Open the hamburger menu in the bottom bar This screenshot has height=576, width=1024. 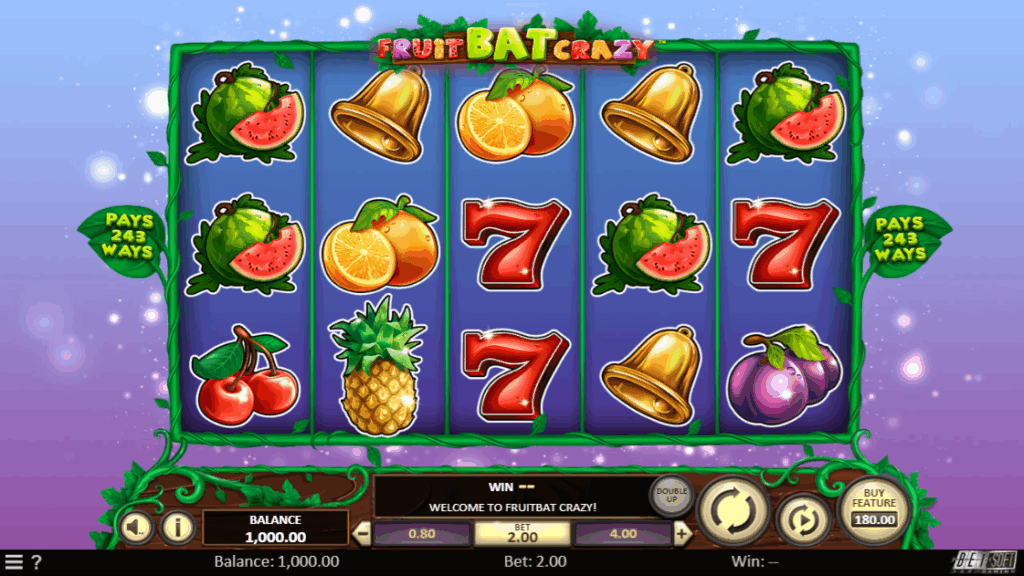[x=14, y=562]
